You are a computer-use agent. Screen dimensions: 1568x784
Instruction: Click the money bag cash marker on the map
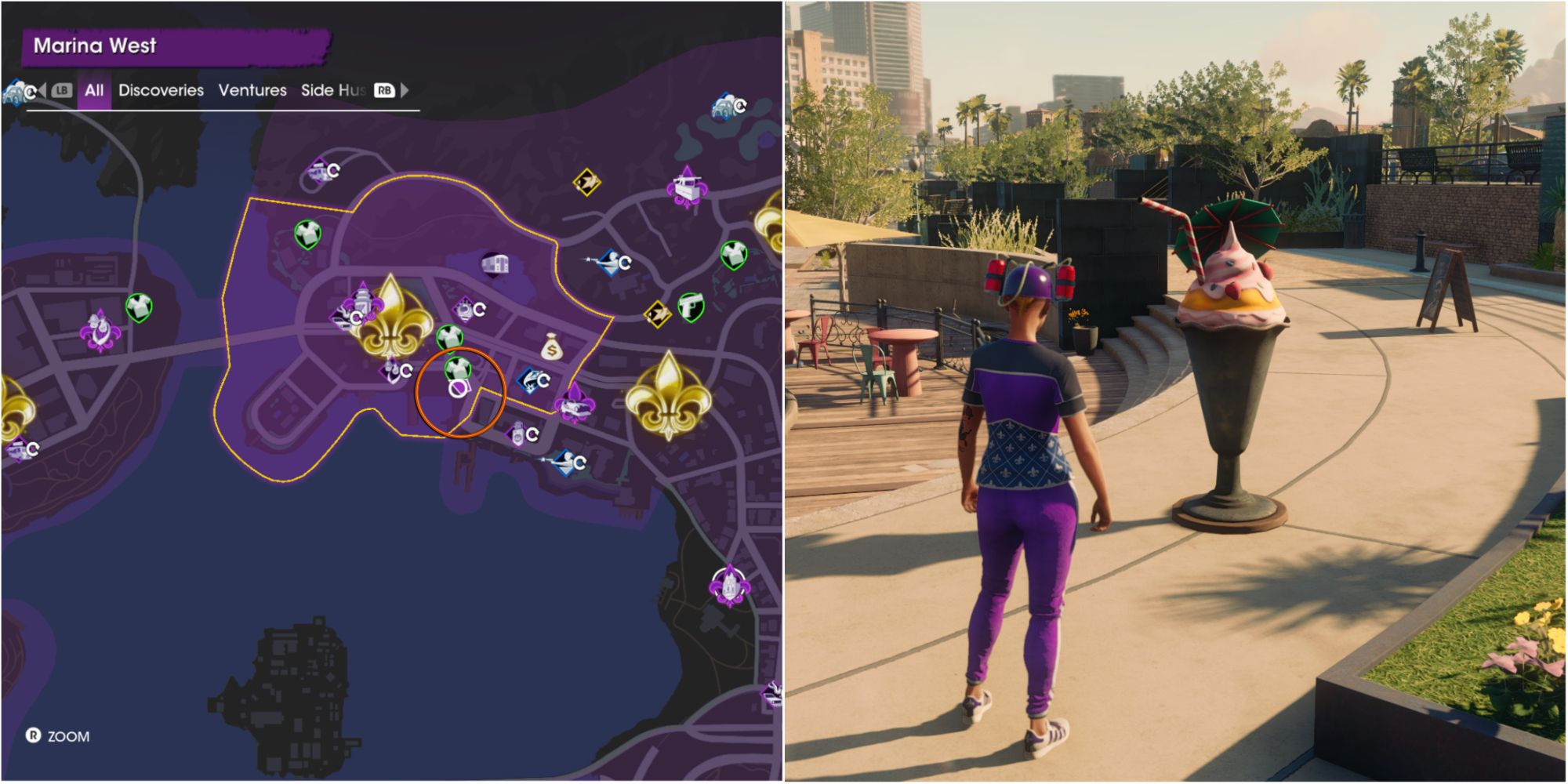[551, 348]
